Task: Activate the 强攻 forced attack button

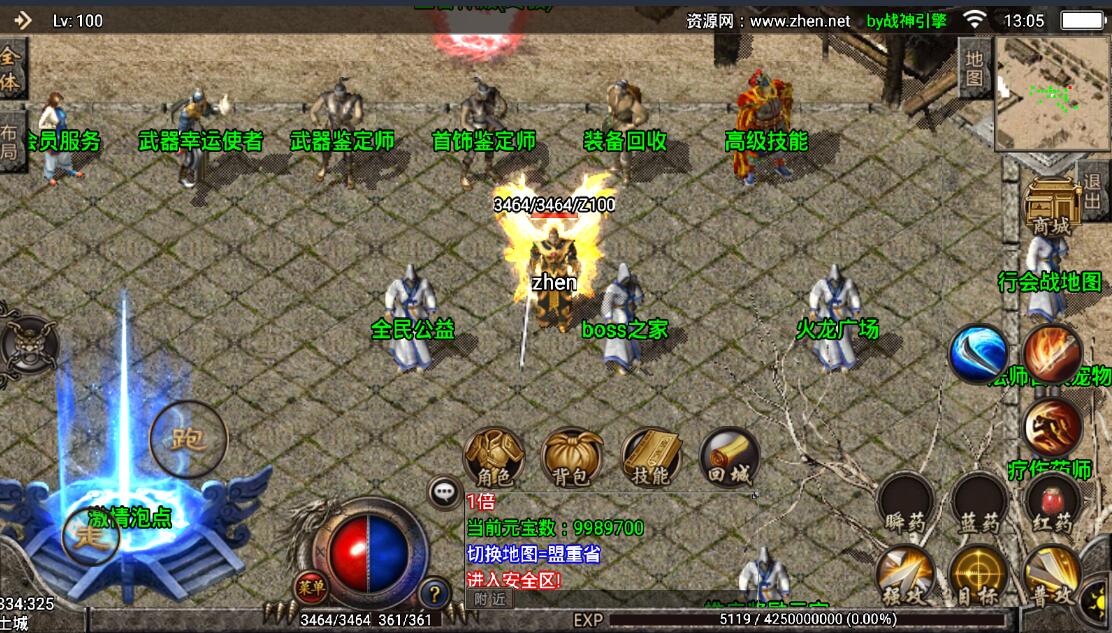Action: [x=906, y=575]
